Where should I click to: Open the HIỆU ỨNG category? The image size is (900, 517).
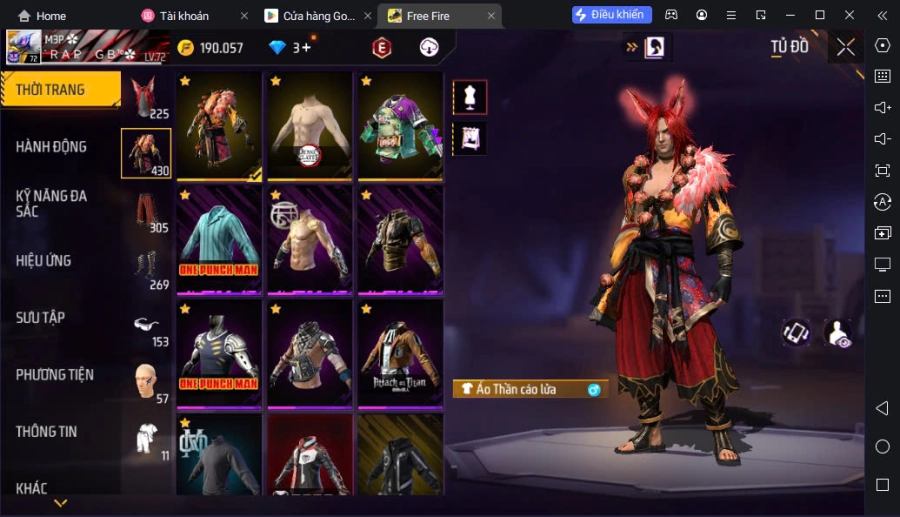coord(44,261)
